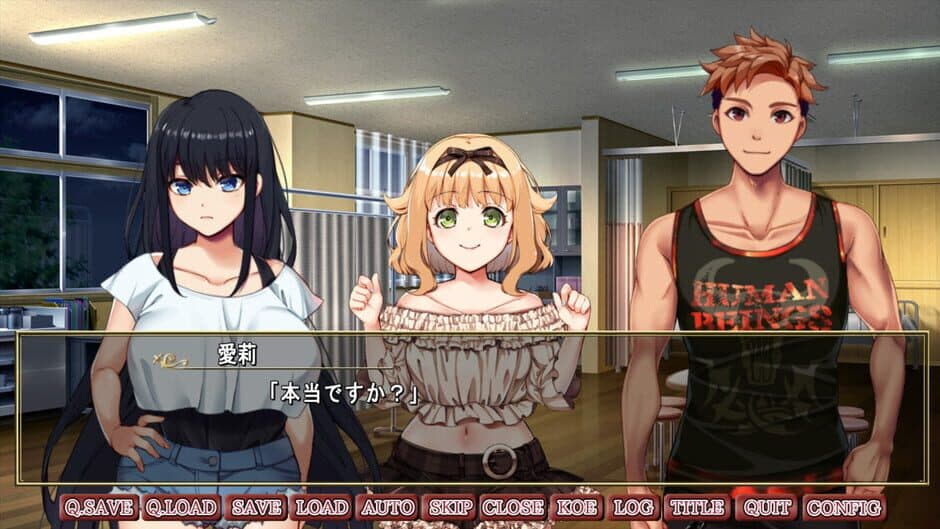Replay the voice line with KOE
Viewport: 940px width, 529px height.
[576, 508]
